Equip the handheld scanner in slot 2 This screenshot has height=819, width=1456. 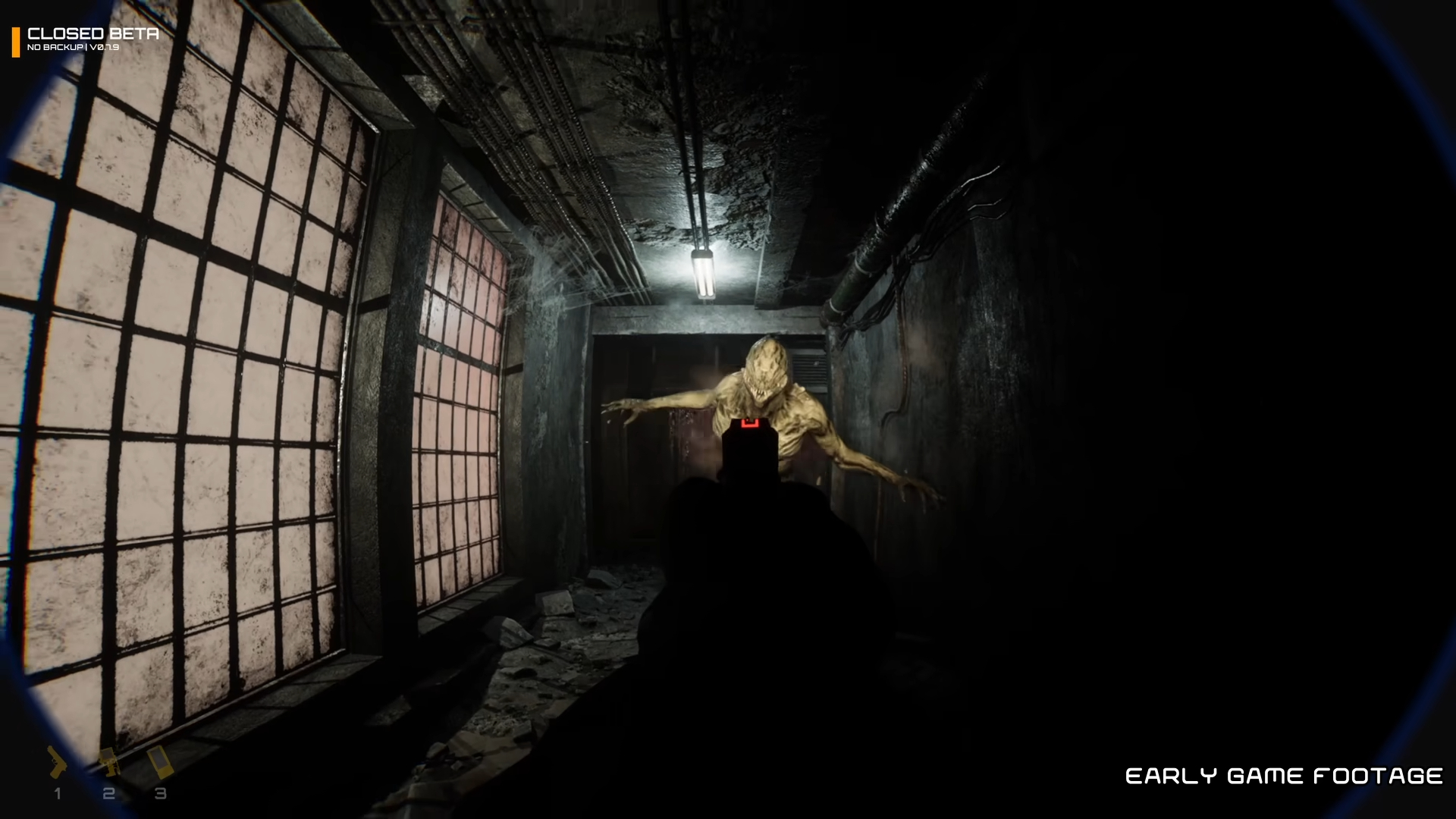click(x=109, y=763)
